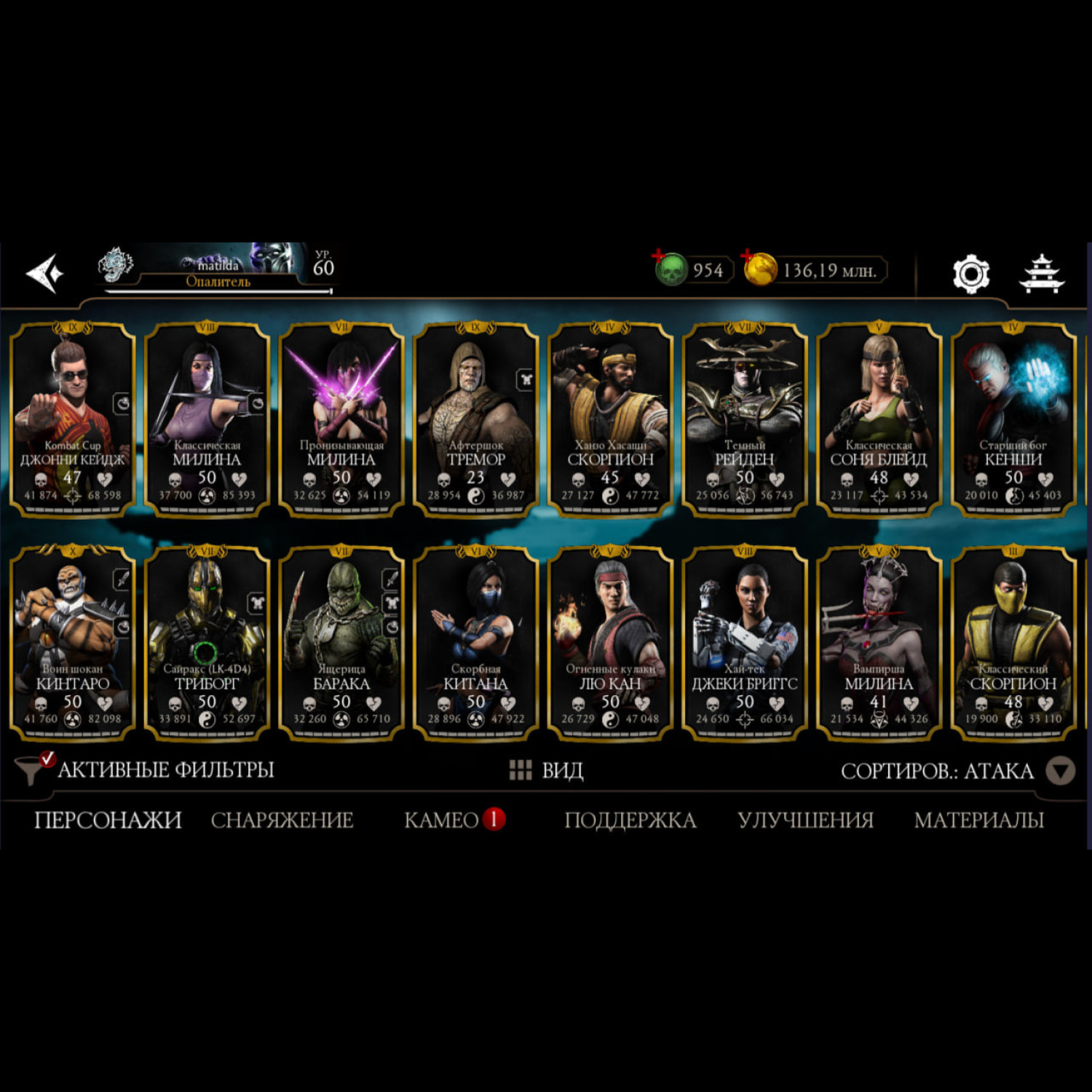Change the card view with Вид
Viewport: 1092px width, 1092px height.
click(547, 770)
